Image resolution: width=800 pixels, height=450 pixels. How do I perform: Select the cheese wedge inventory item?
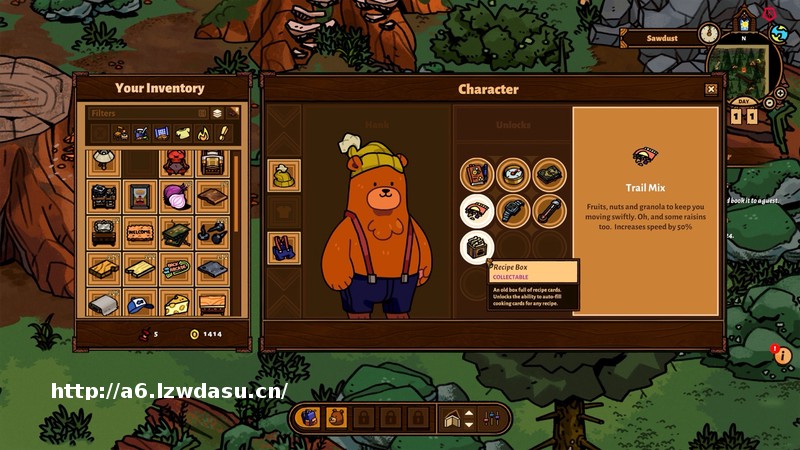tap(176, 303)
